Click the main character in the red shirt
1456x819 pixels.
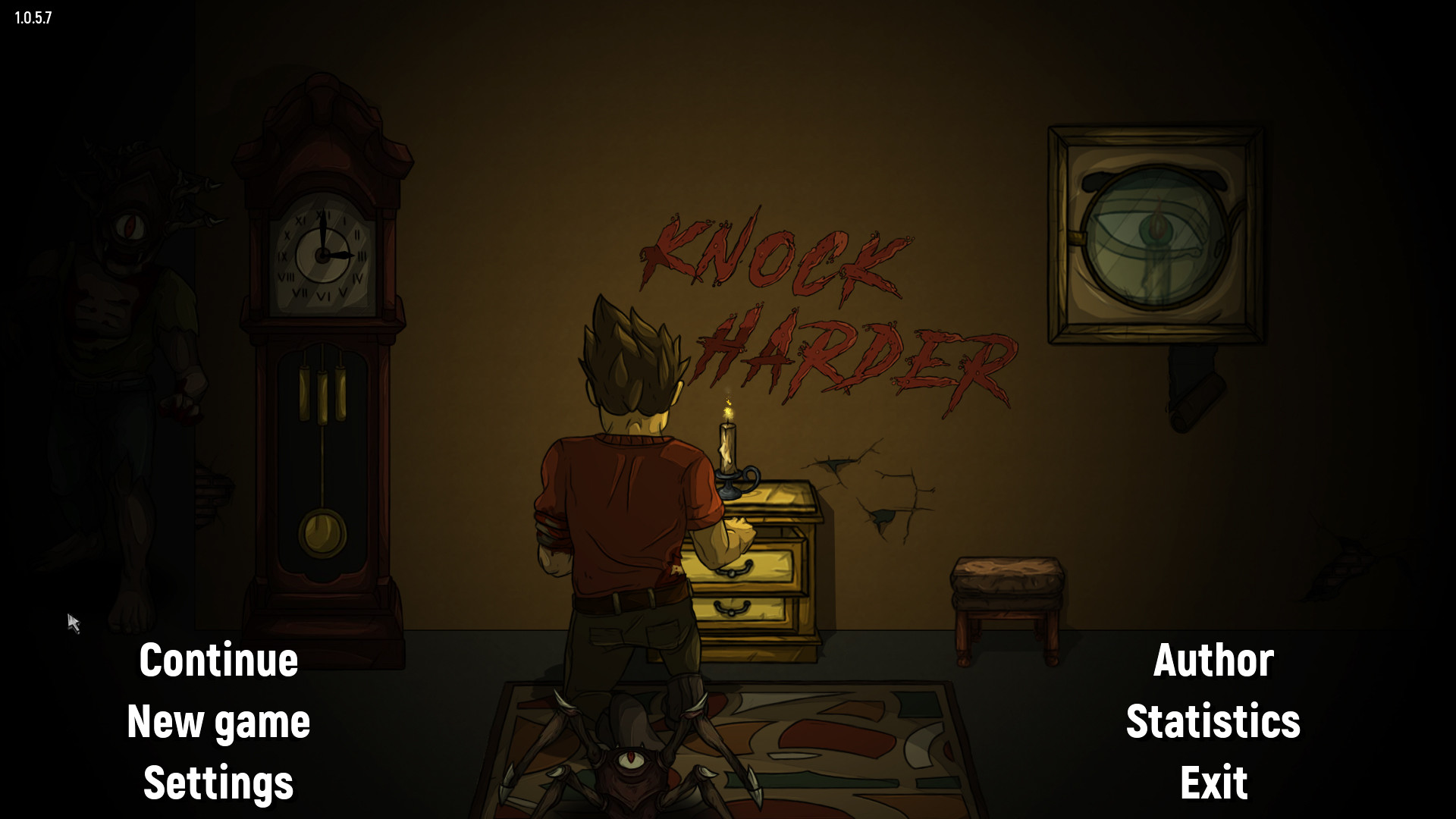point(622,493)
